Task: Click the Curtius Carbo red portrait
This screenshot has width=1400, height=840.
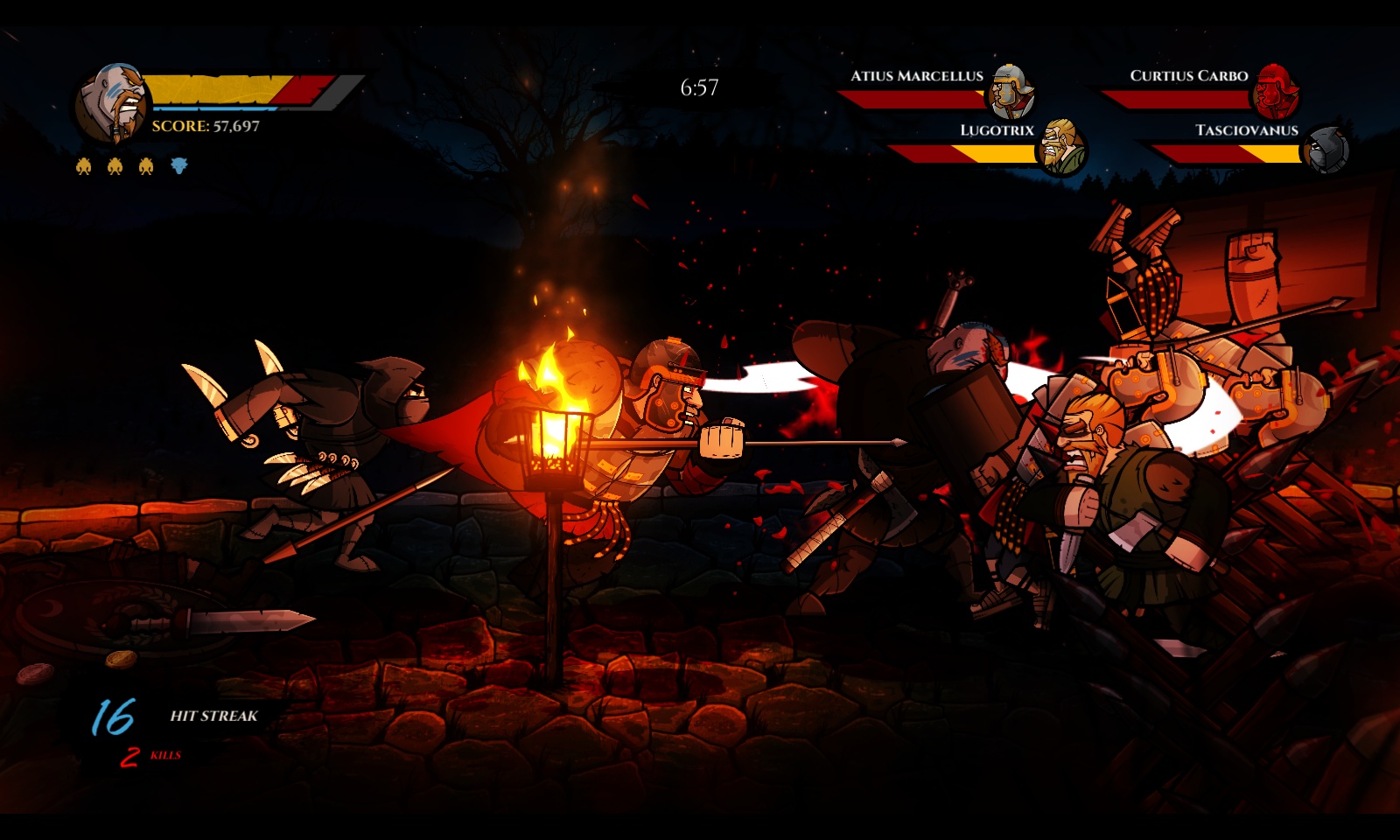Action: tap(1277, 91)
